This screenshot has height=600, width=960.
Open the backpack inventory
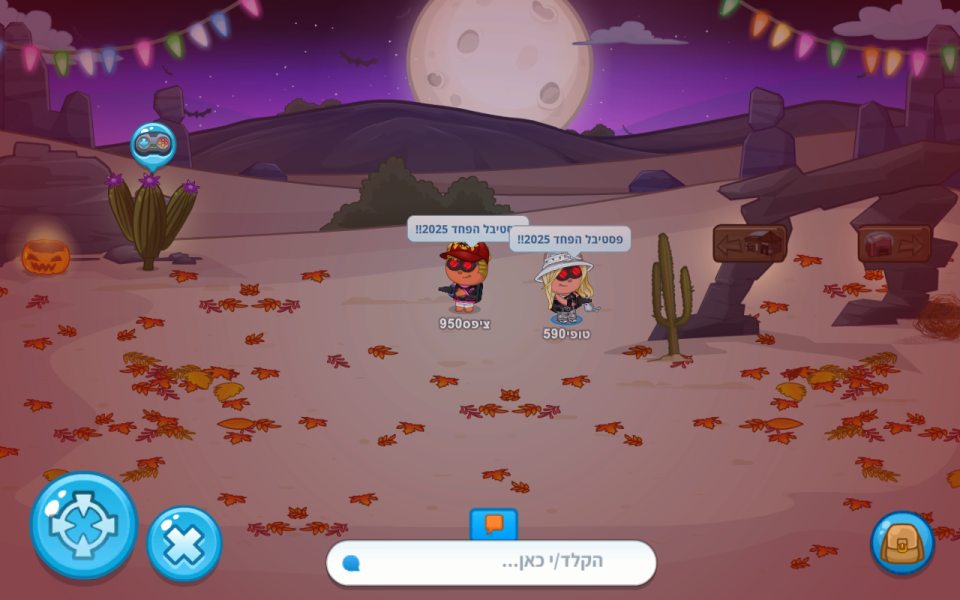(902, 543)
